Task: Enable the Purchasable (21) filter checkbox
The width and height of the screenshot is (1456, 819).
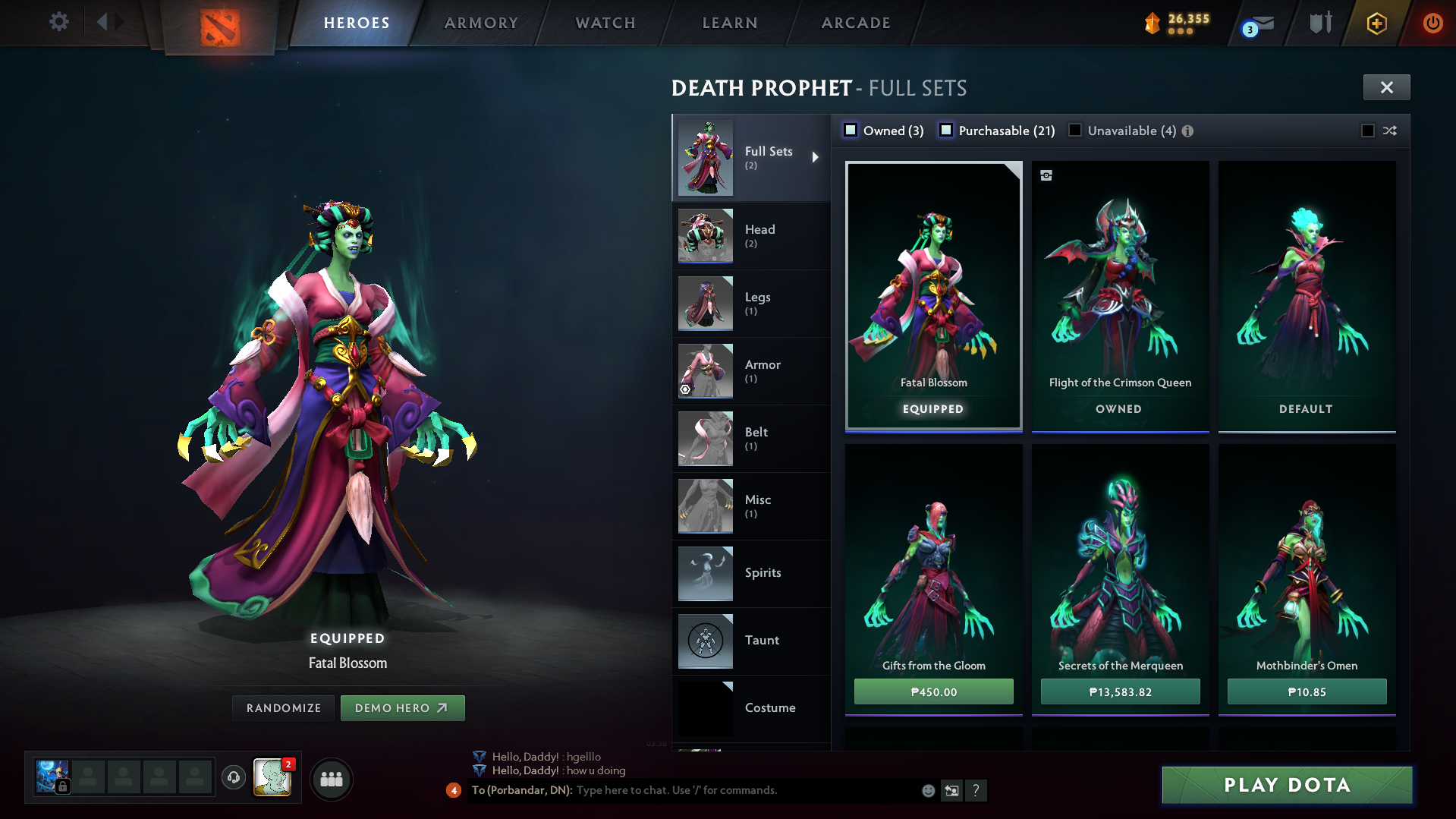Action: click(x=945, y=131)
